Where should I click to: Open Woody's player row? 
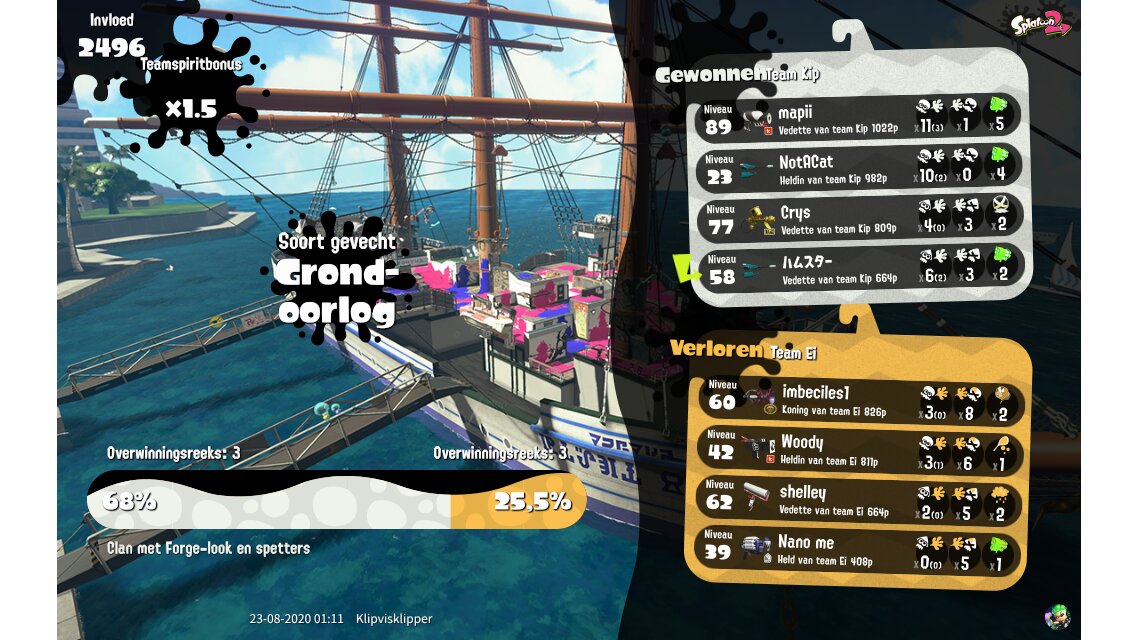tap(858, 450)
